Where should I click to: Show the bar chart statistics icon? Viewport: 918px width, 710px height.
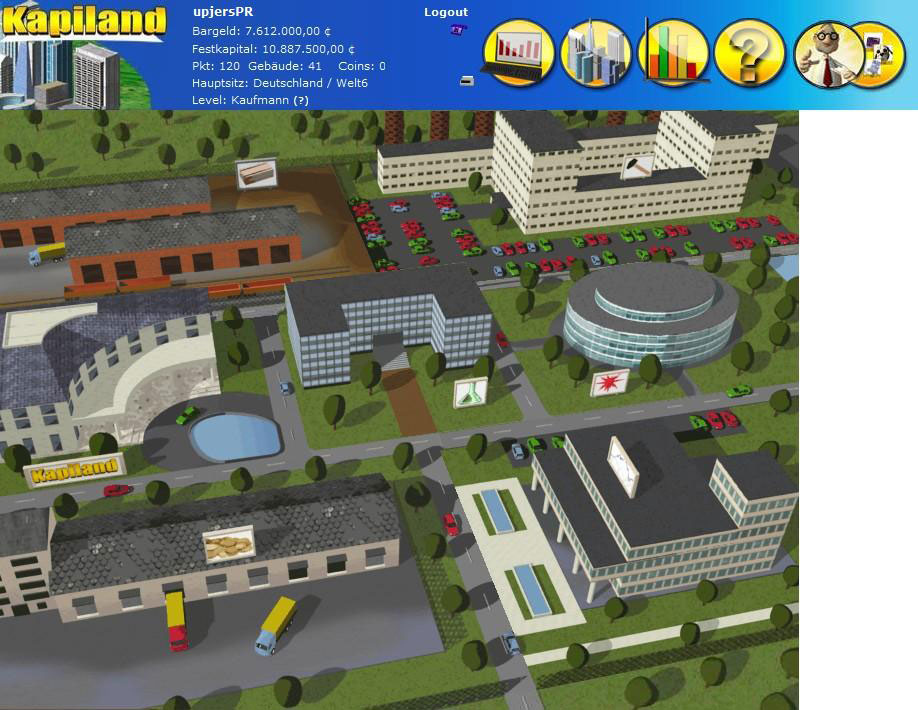coord(672,53)
